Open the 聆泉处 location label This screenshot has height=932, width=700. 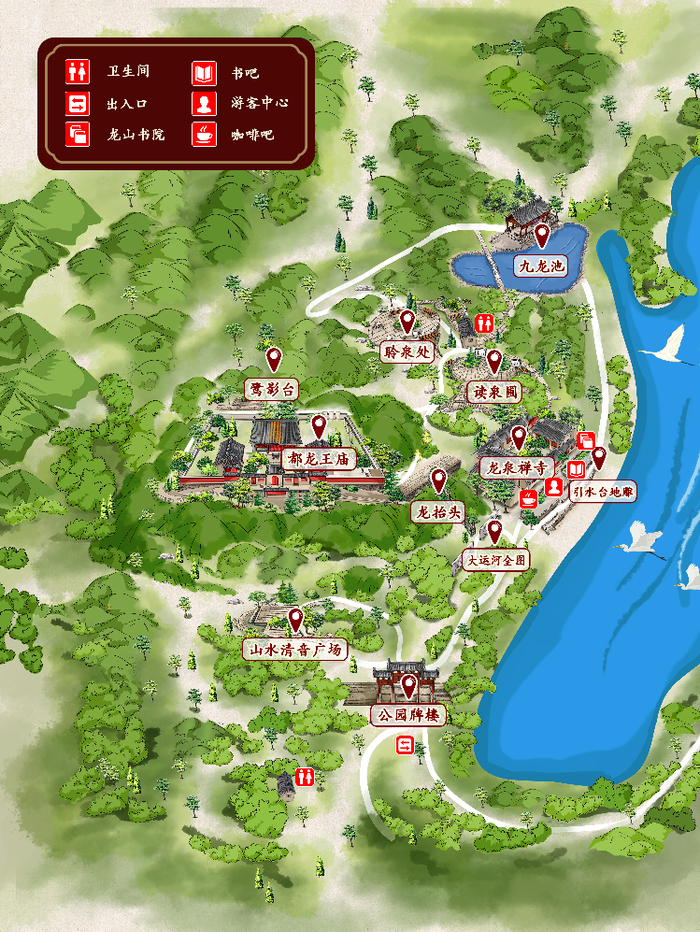(x=407, y=351)
